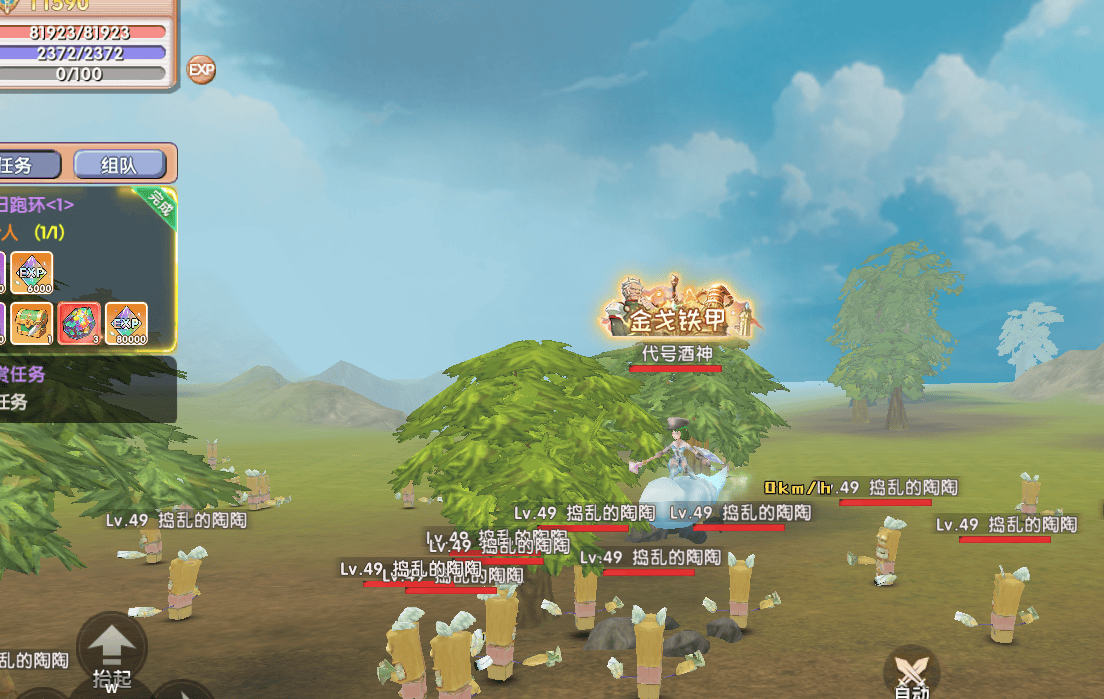Viewport: 1104px width, 699px height.
Task: Select the treasure chest reward icon
Action: click(32, 324)
